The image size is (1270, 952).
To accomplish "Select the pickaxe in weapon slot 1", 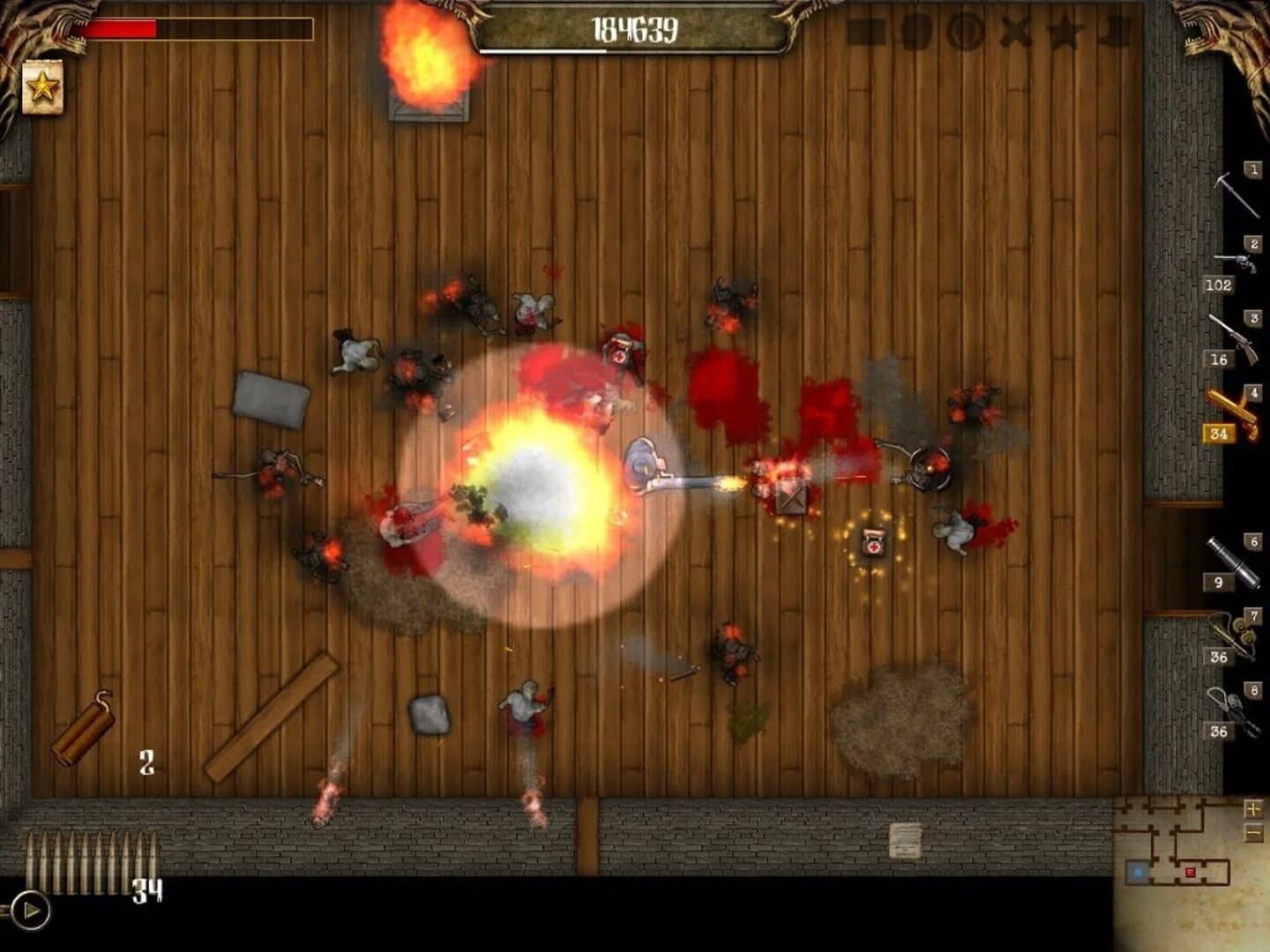I will point(1239,194).
